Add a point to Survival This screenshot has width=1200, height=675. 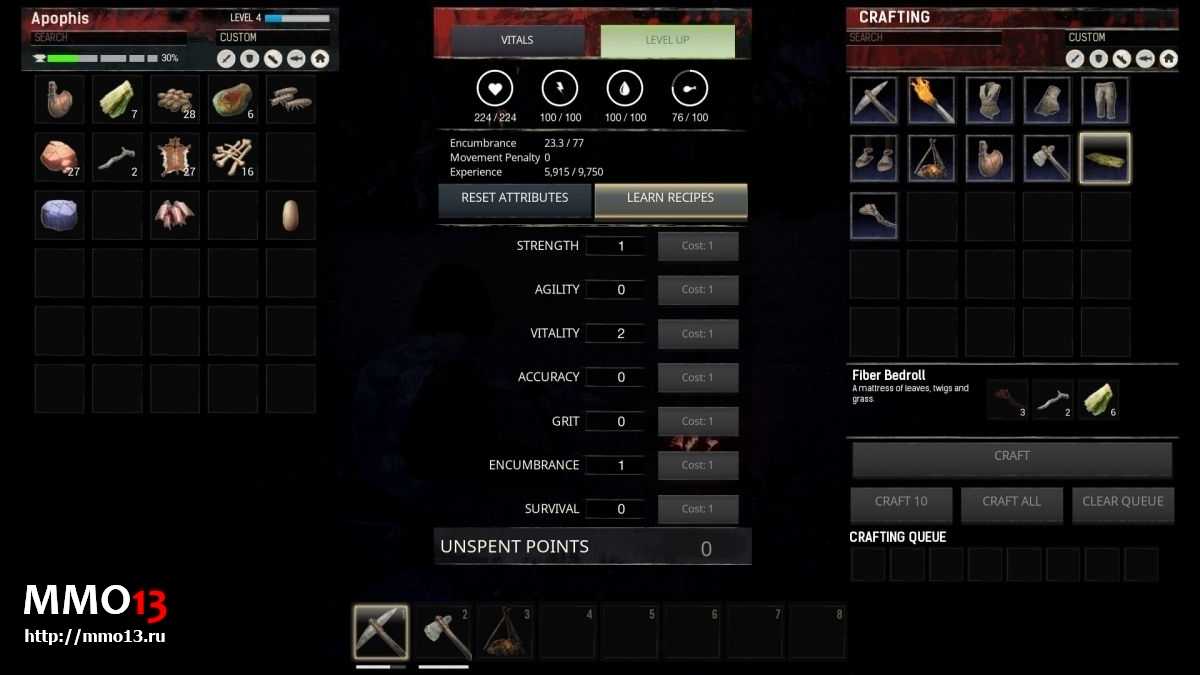[x=697, y=509]
